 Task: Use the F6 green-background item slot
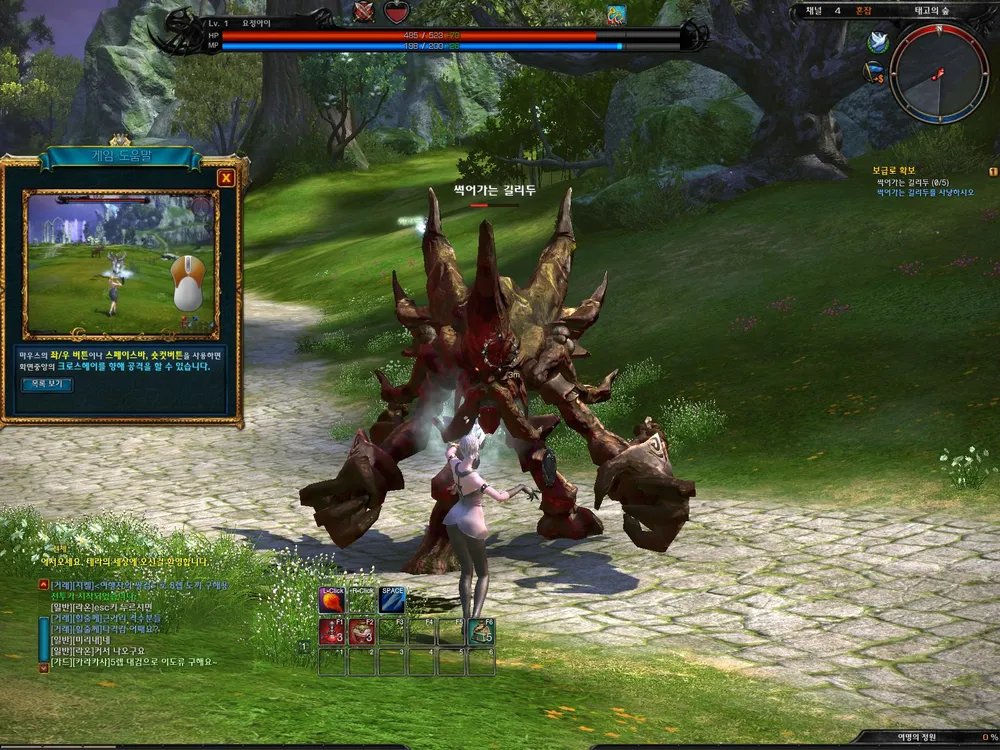pos(481,631)
